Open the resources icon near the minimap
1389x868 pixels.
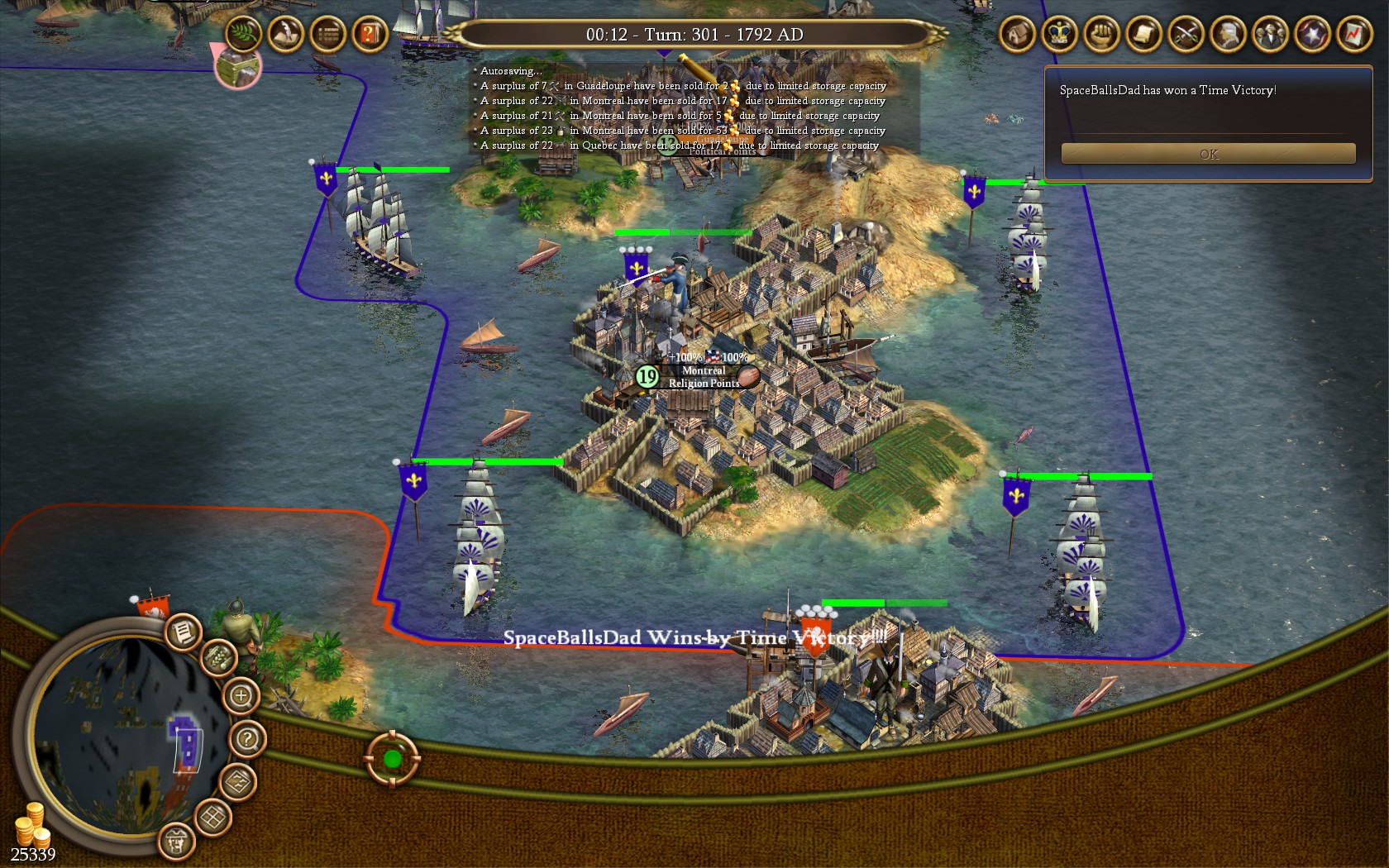click(x=217, y=659)
